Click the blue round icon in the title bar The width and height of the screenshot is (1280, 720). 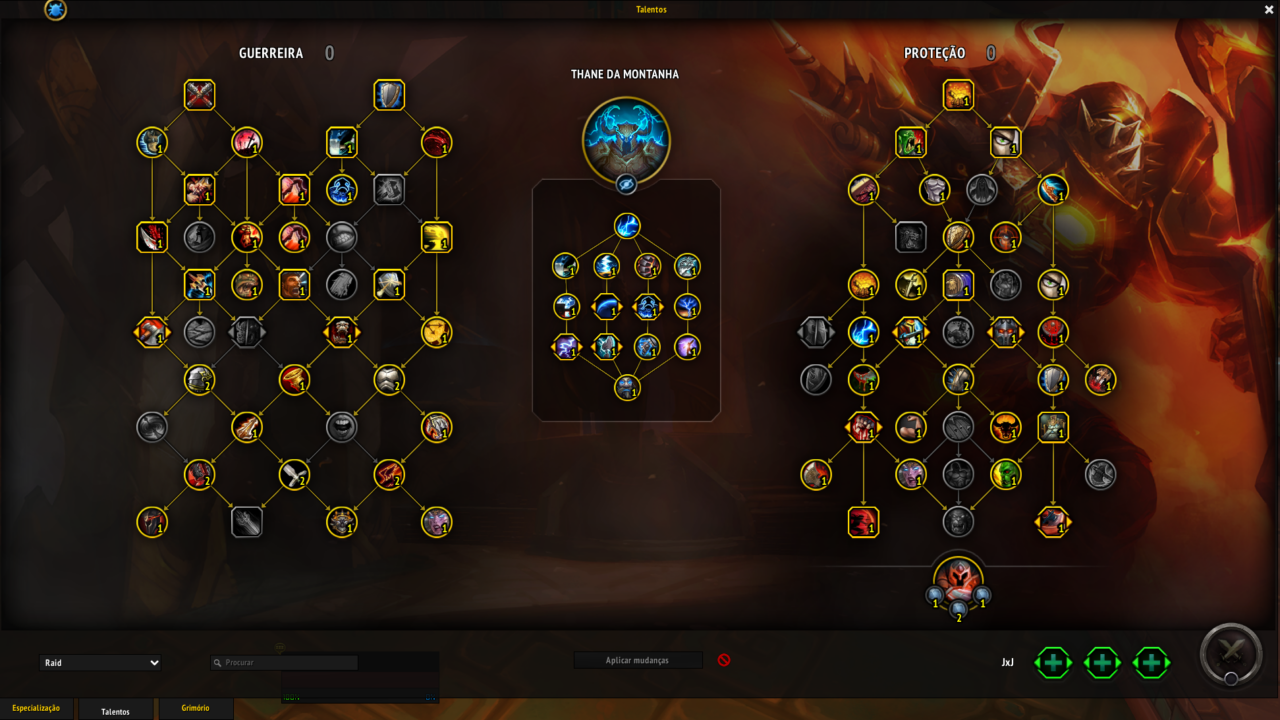click(x=56, y=10)
